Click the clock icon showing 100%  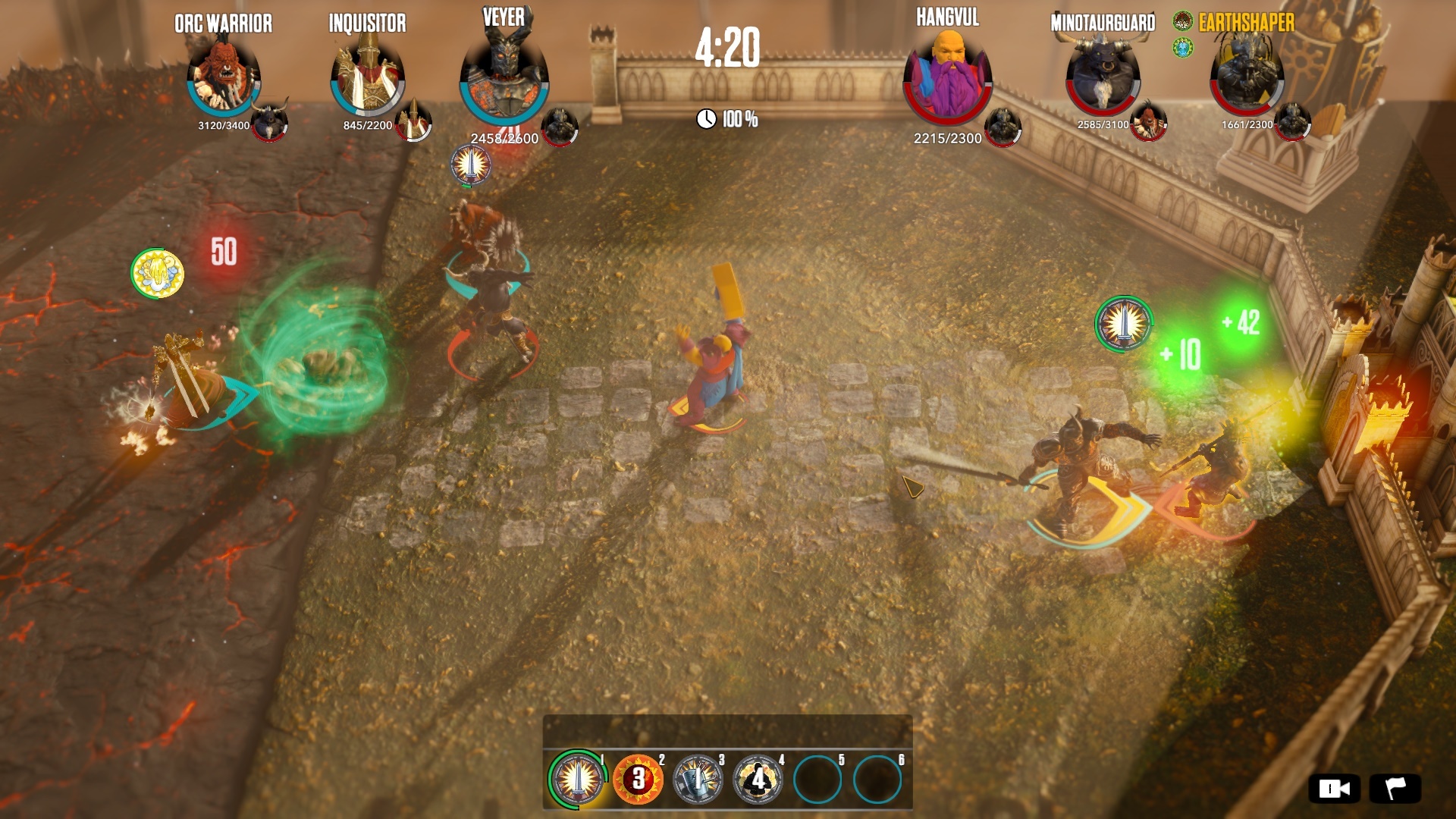(x=709, y=118)
